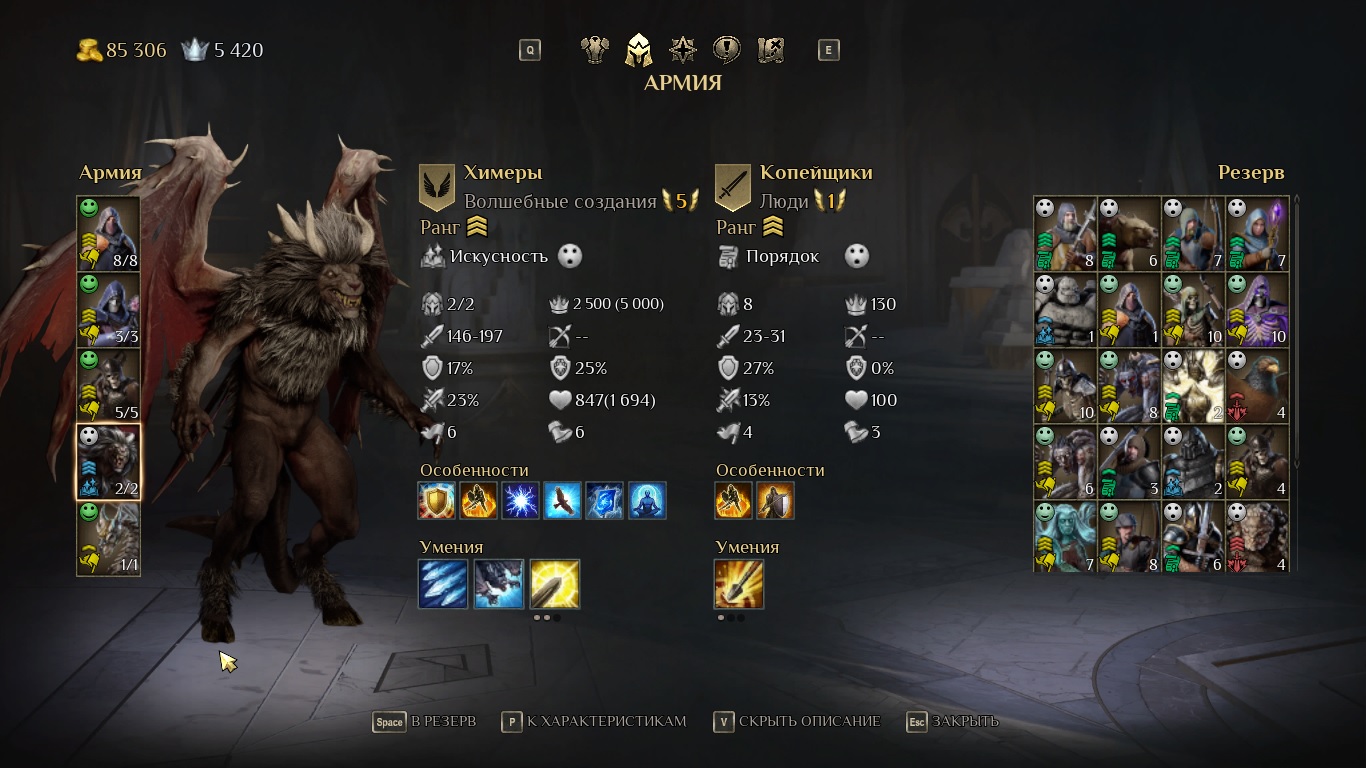Select the 8/8 hooded unit in army

[109, 233]
